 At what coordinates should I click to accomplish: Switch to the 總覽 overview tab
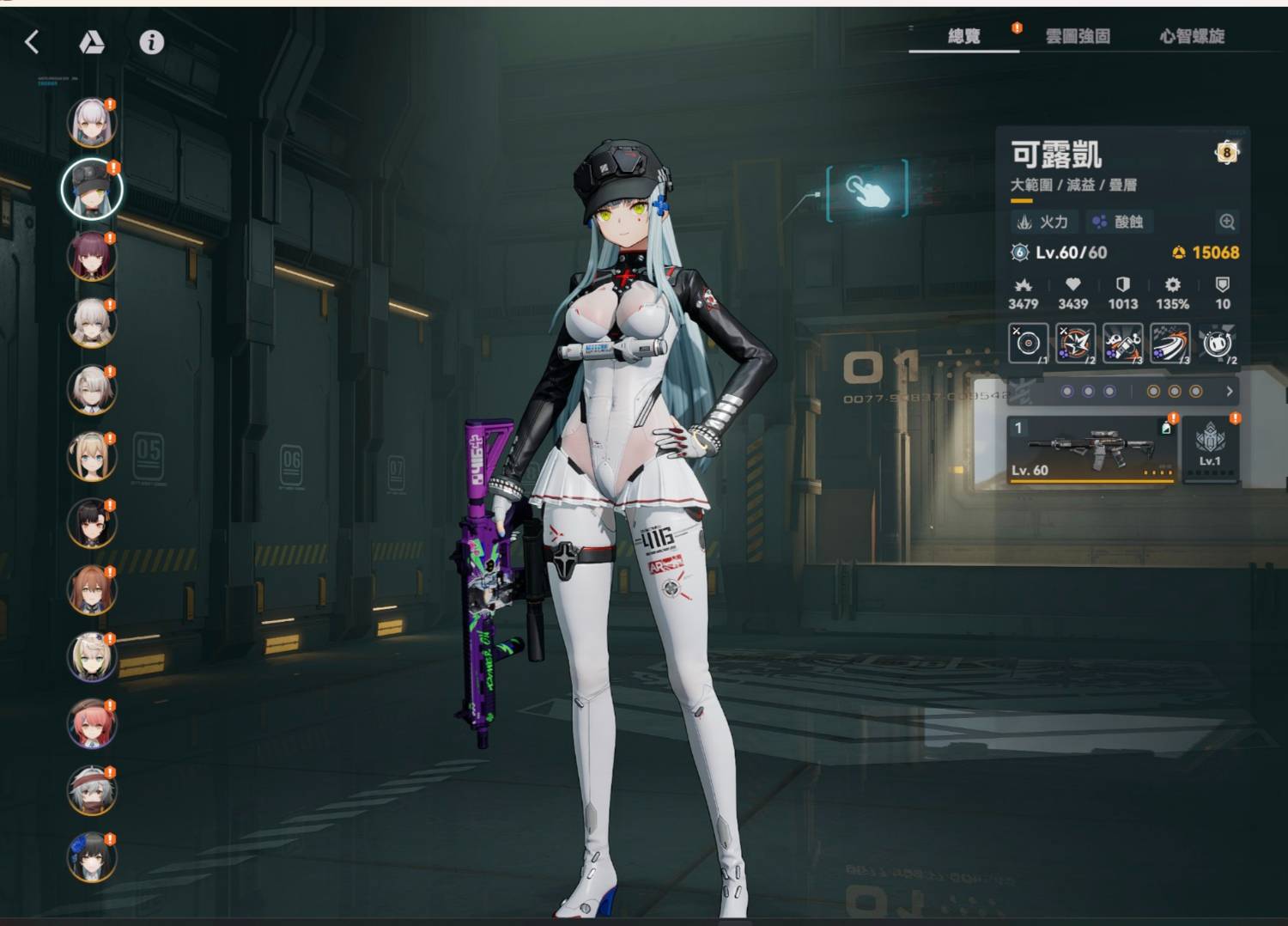pos(963,36)
